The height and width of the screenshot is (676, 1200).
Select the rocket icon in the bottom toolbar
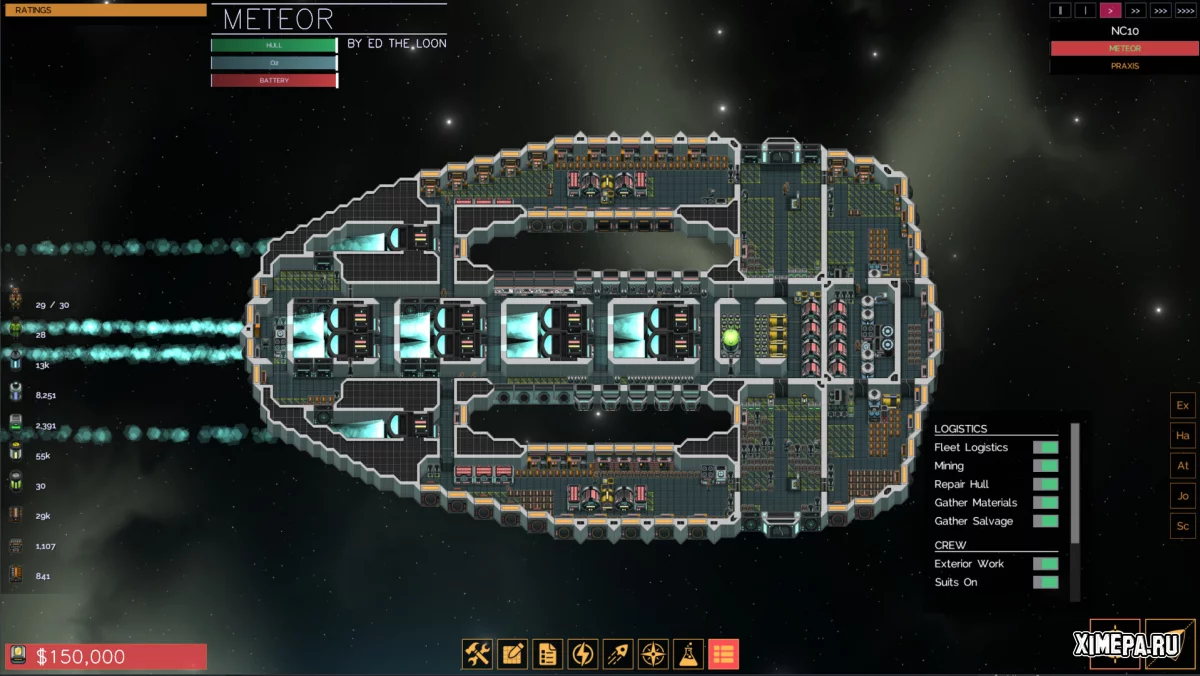[618, 654]
